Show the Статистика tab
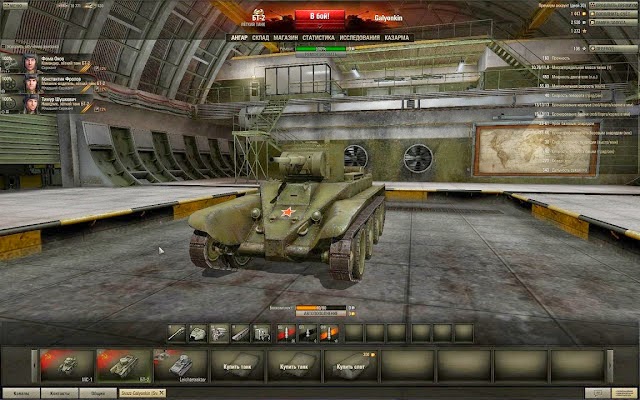The image size is (640, 400). (x=318, y=38)
